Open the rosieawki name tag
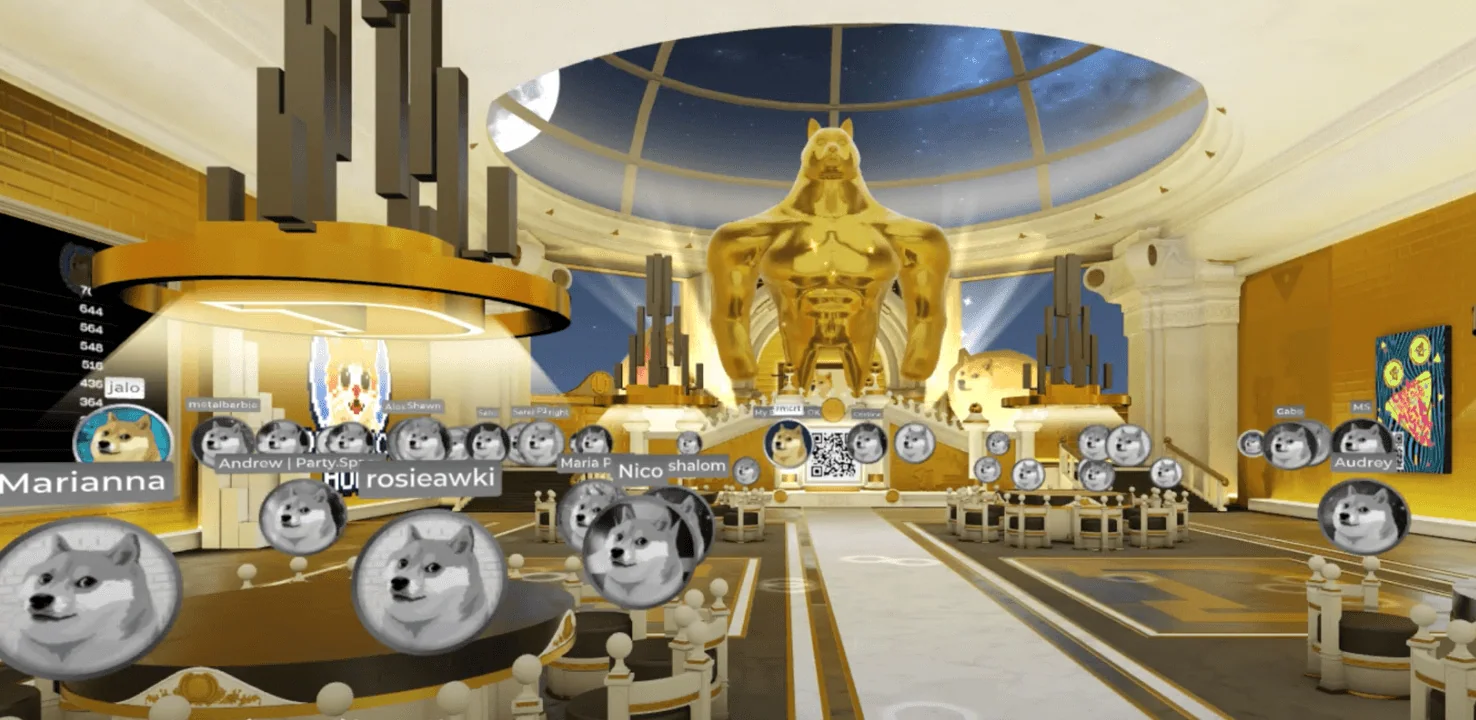This screenshot has height=720, width=1476. [x=429, y=477]
